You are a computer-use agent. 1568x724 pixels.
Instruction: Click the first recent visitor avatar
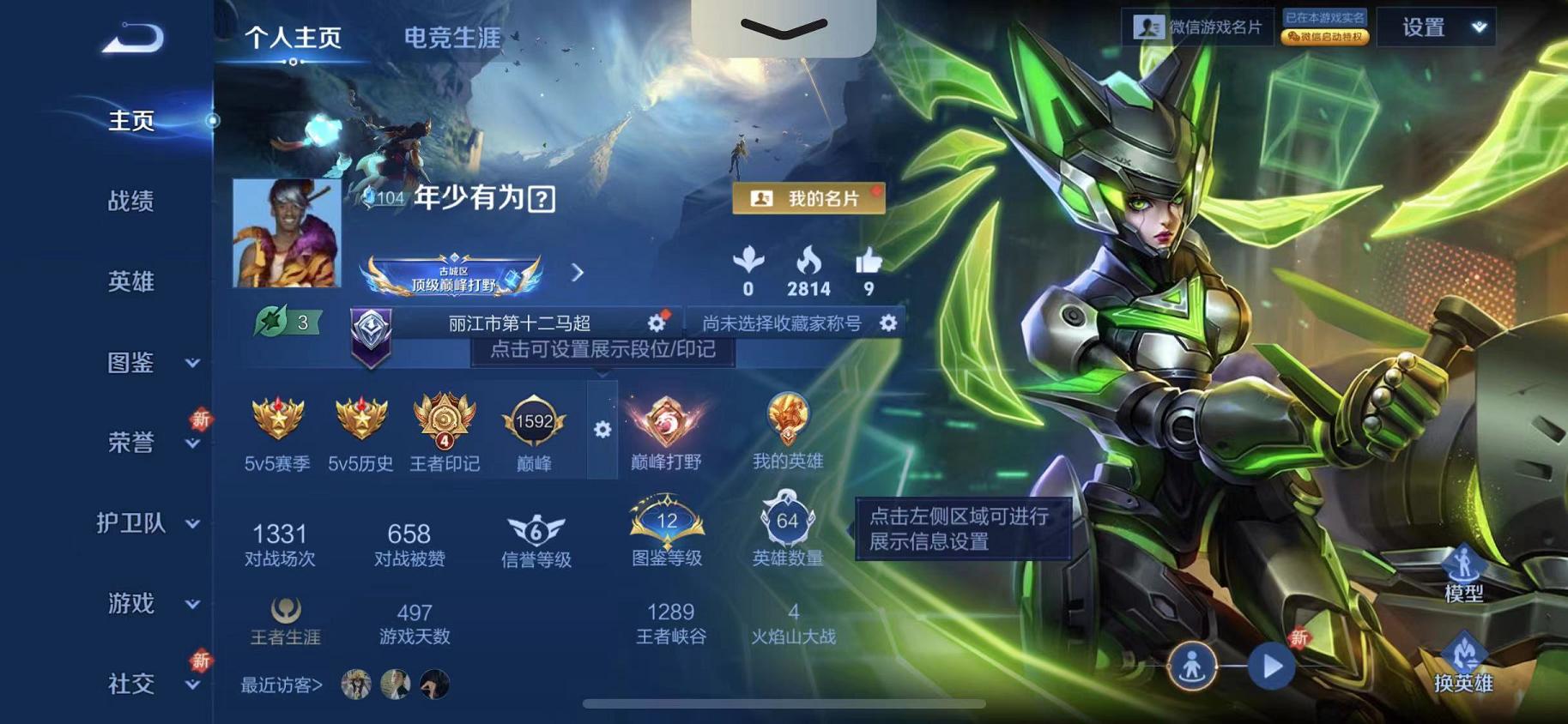tap(356, 685)
